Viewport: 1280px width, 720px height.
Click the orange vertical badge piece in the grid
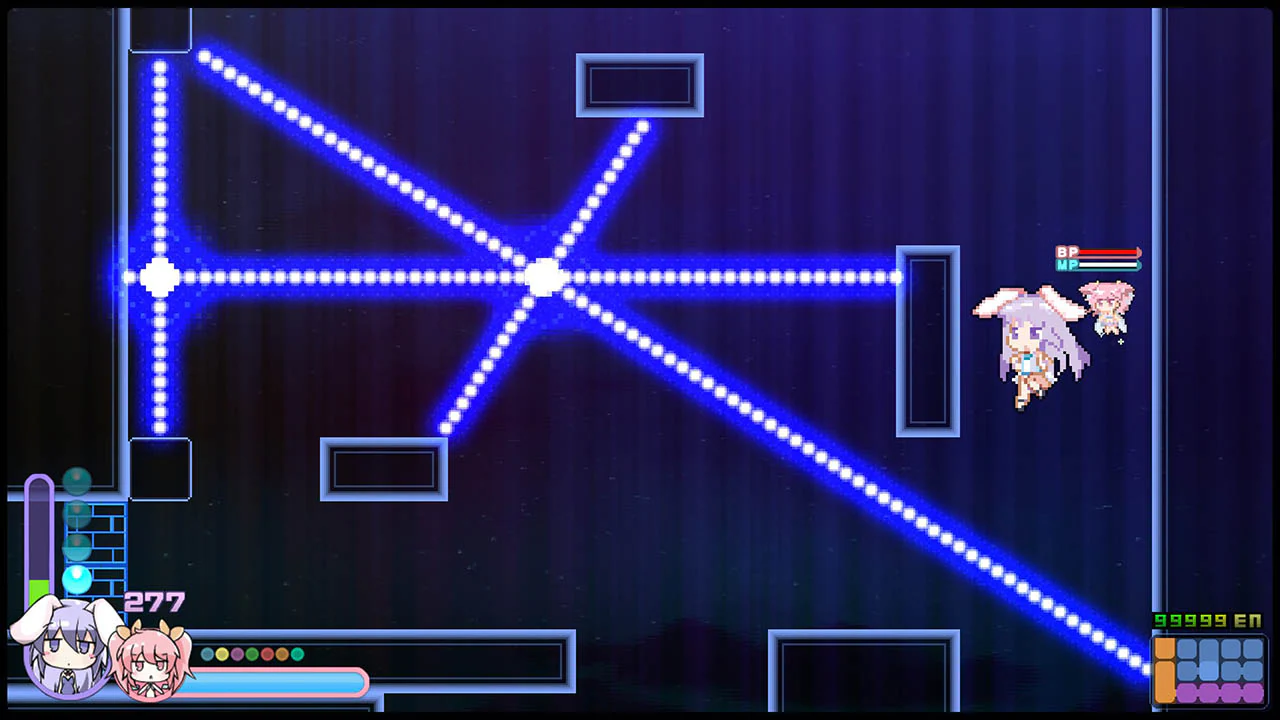click(x=1165, y=670)
